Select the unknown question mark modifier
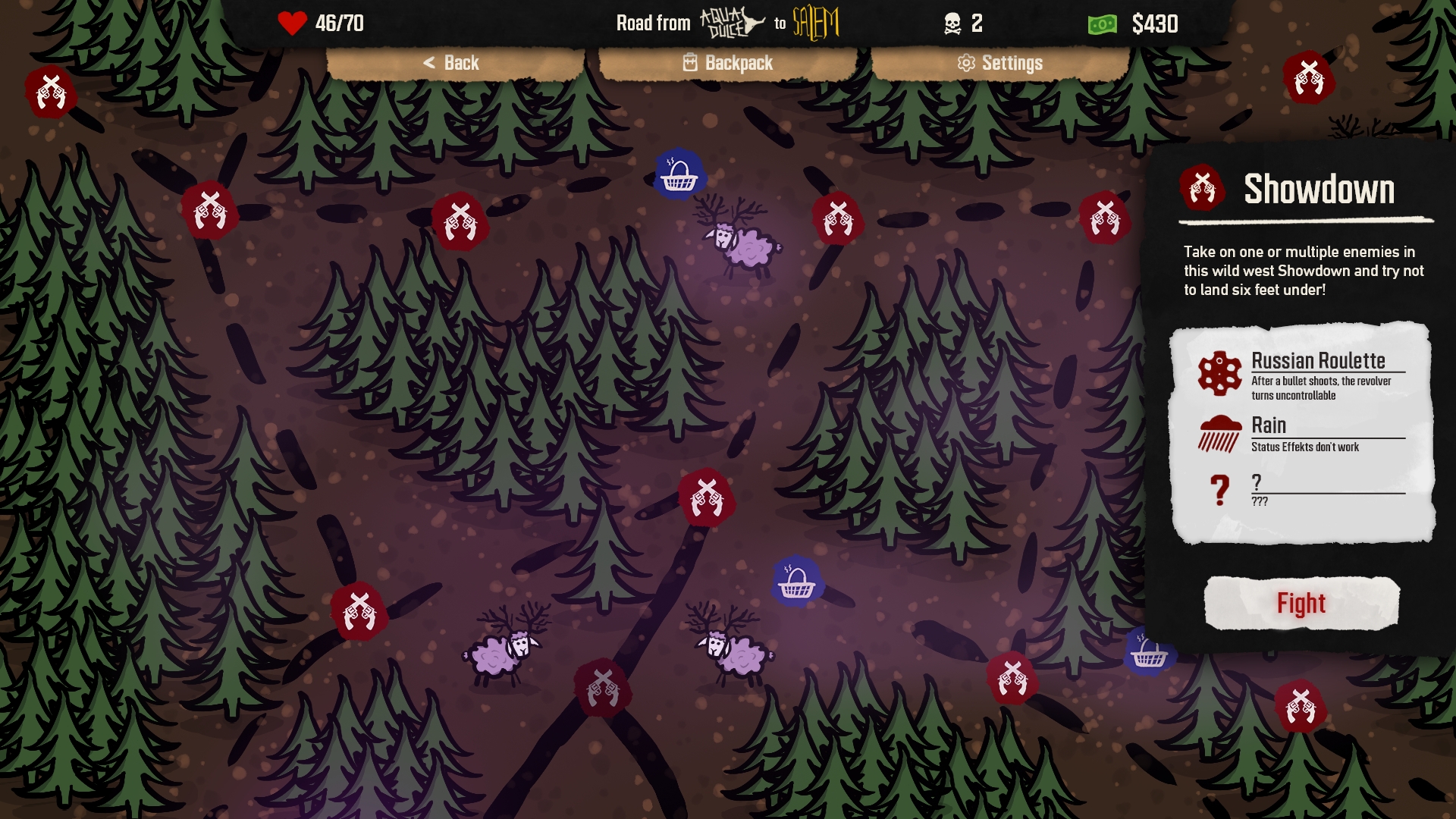The width and height of the screenshot is (1456, 819). [x=1301, y=490]
